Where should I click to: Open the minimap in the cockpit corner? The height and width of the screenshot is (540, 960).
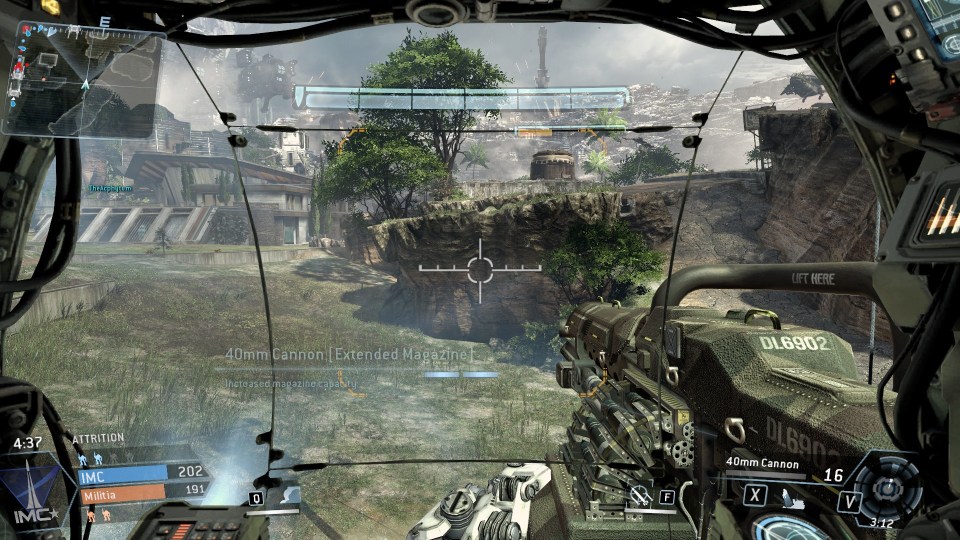tap(83, 82)
